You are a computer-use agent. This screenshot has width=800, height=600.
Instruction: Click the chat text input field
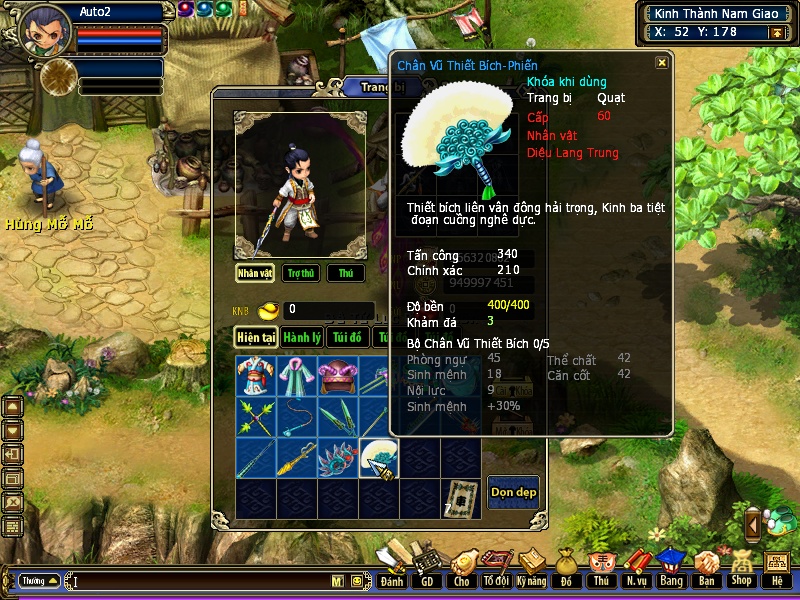pyautogui.click(x=200, y=581)
